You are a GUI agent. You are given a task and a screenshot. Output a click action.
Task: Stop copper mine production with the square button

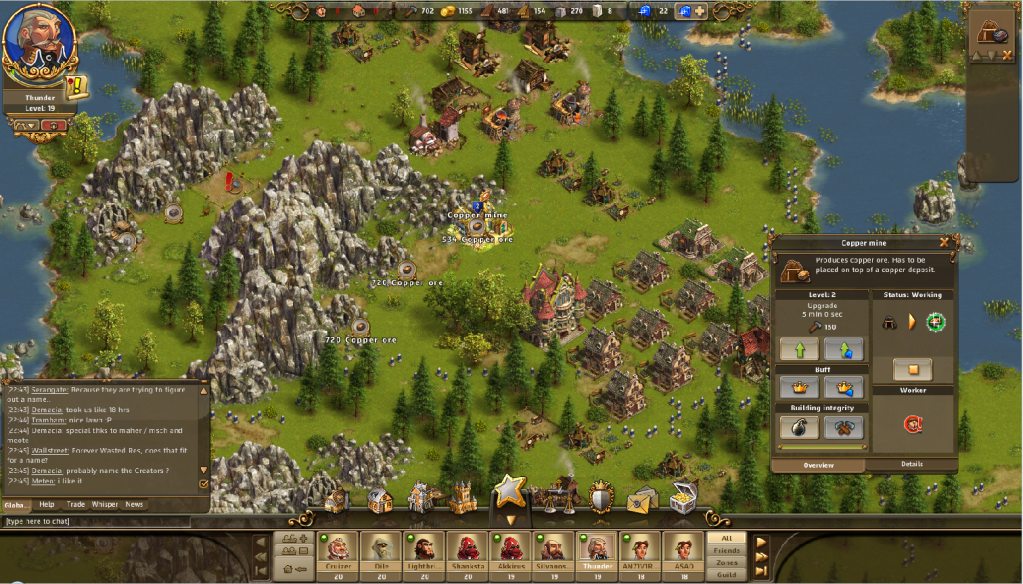(912, 369)
